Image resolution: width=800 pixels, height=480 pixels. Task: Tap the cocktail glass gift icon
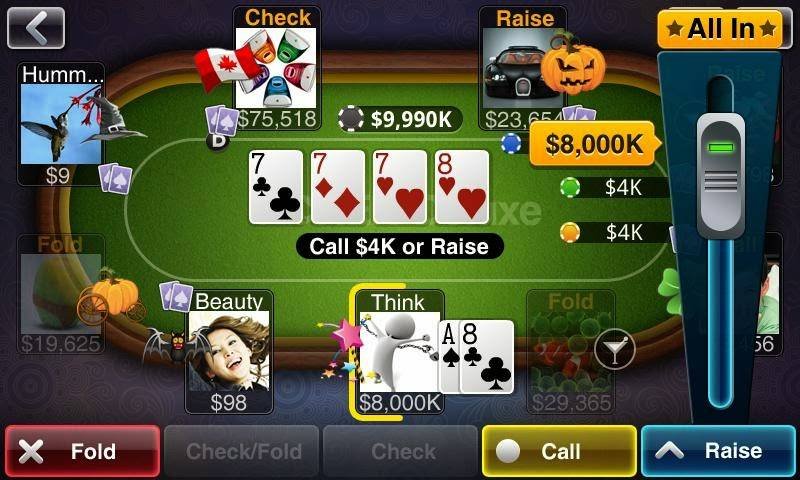point(614,349)
